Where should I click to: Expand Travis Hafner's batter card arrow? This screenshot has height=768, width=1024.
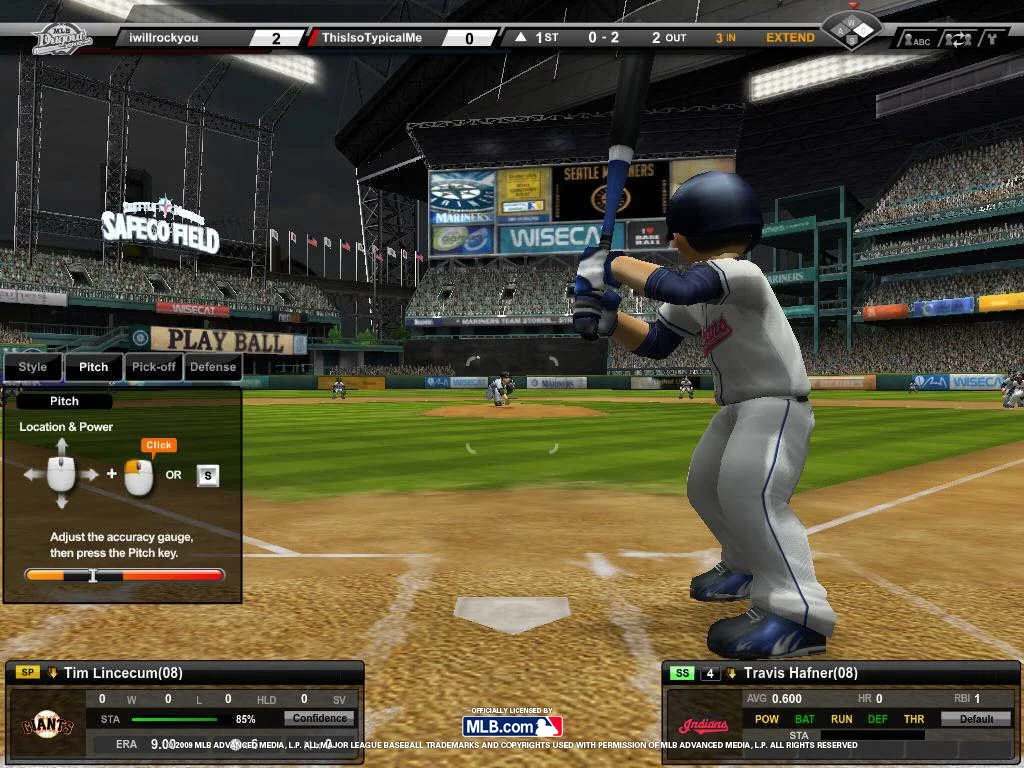[x=732, y=673]
